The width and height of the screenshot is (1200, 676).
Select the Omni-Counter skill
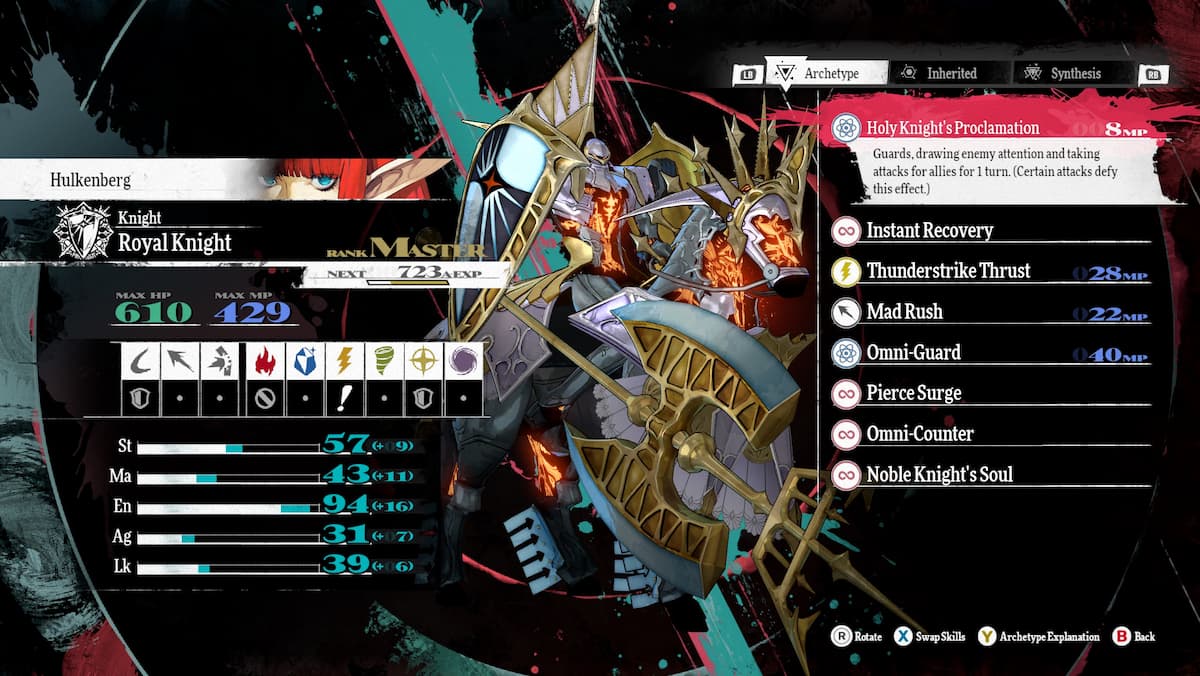pyautogui.click(x=919, y=434)
